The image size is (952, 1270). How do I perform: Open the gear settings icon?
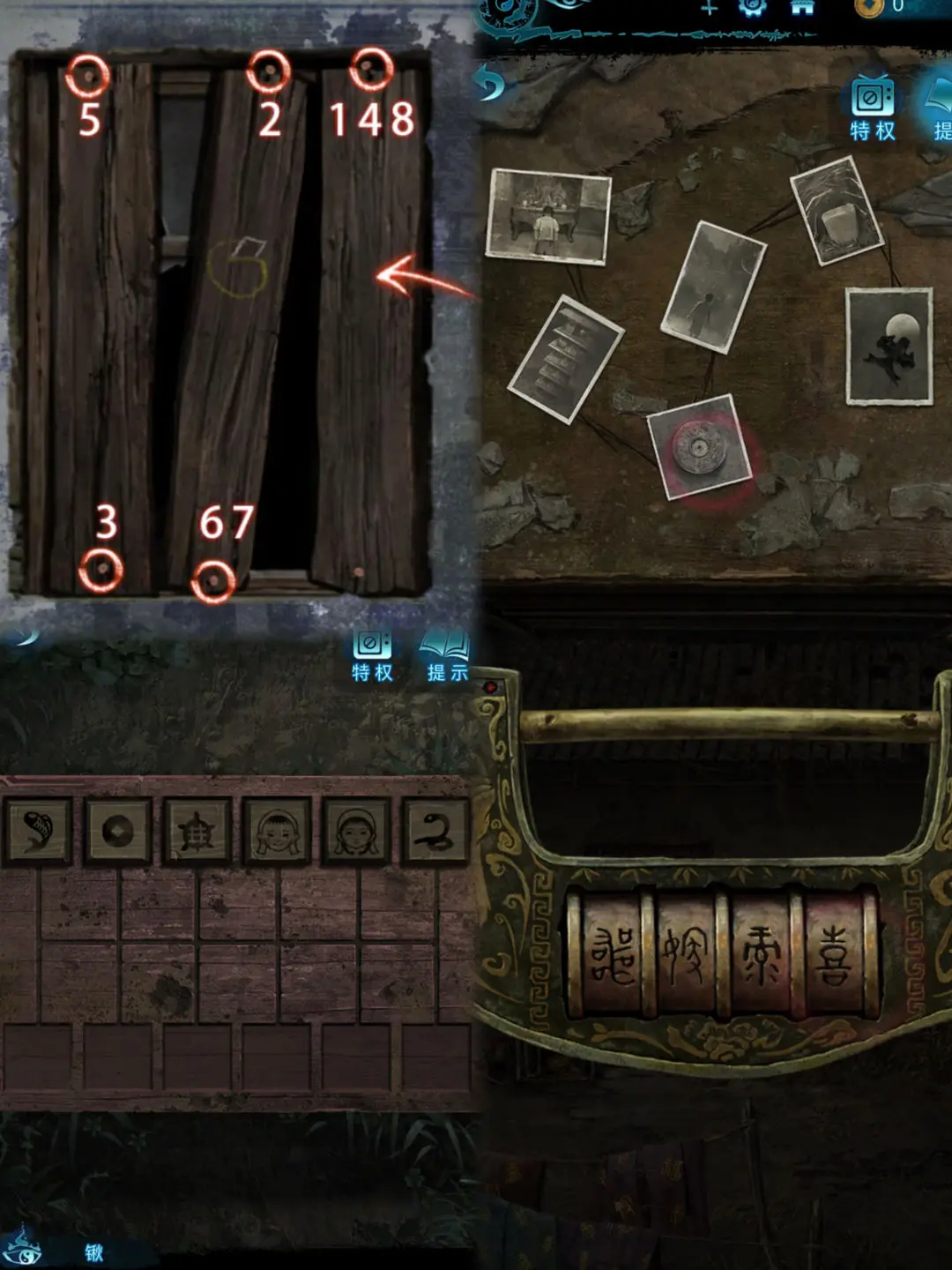point(752,8)
